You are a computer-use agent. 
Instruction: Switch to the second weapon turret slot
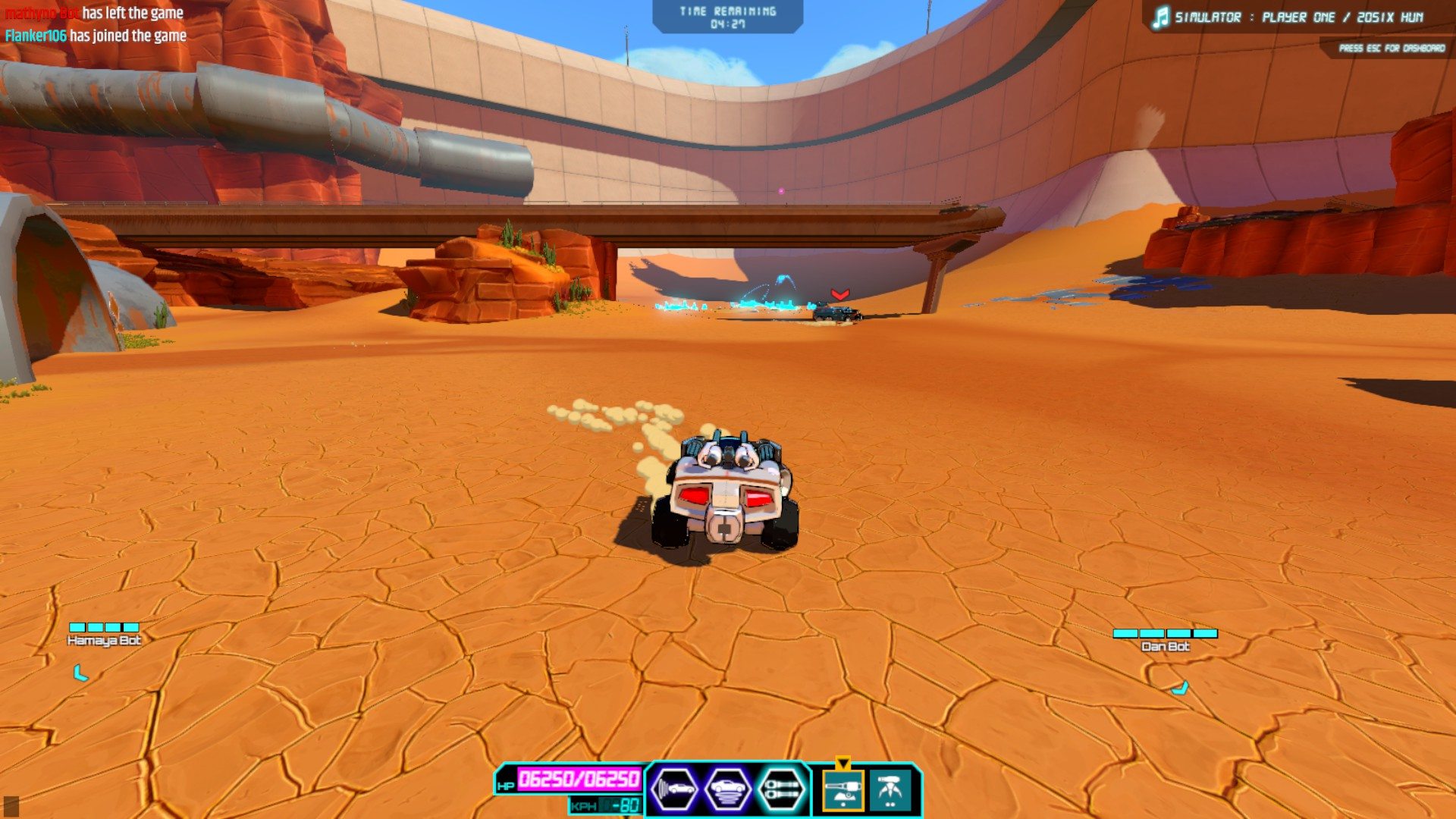click(891, 790)
